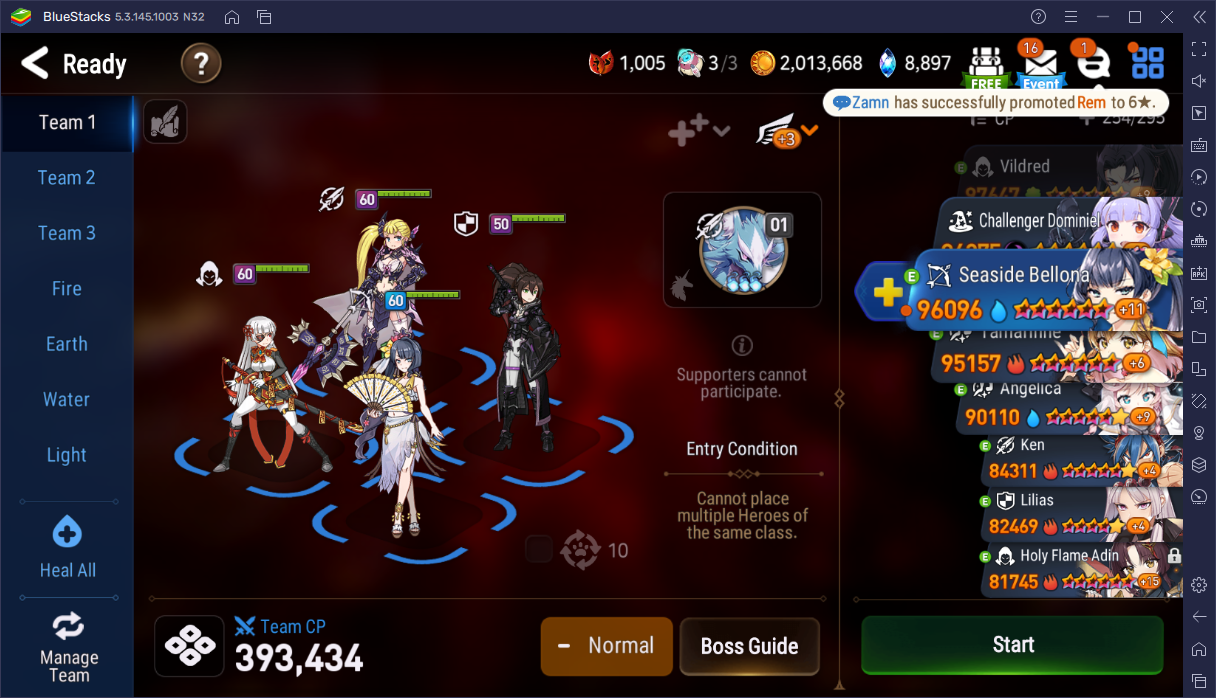The width and height of the screenshot is (1216, 698).
Task: Maximize the BlueStacks window
Action: pos(1135,17)
